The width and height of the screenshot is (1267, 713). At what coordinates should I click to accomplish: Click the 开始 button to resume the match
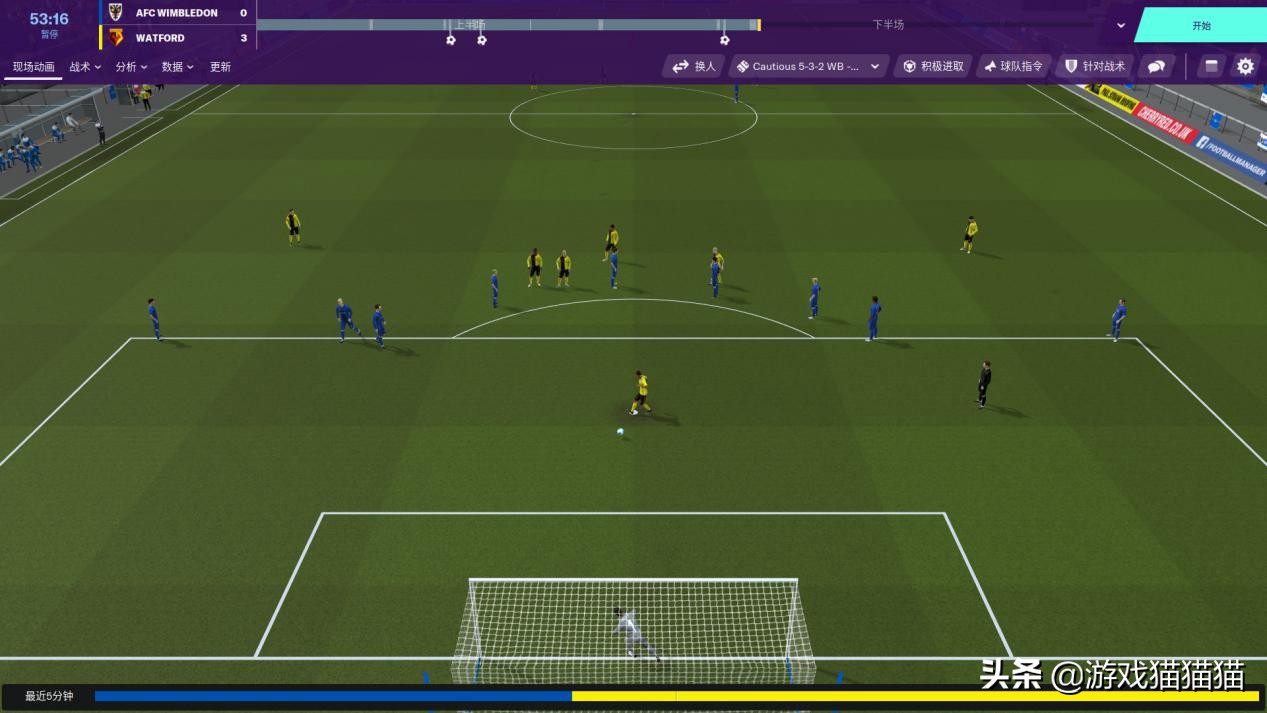[1200, 26]
